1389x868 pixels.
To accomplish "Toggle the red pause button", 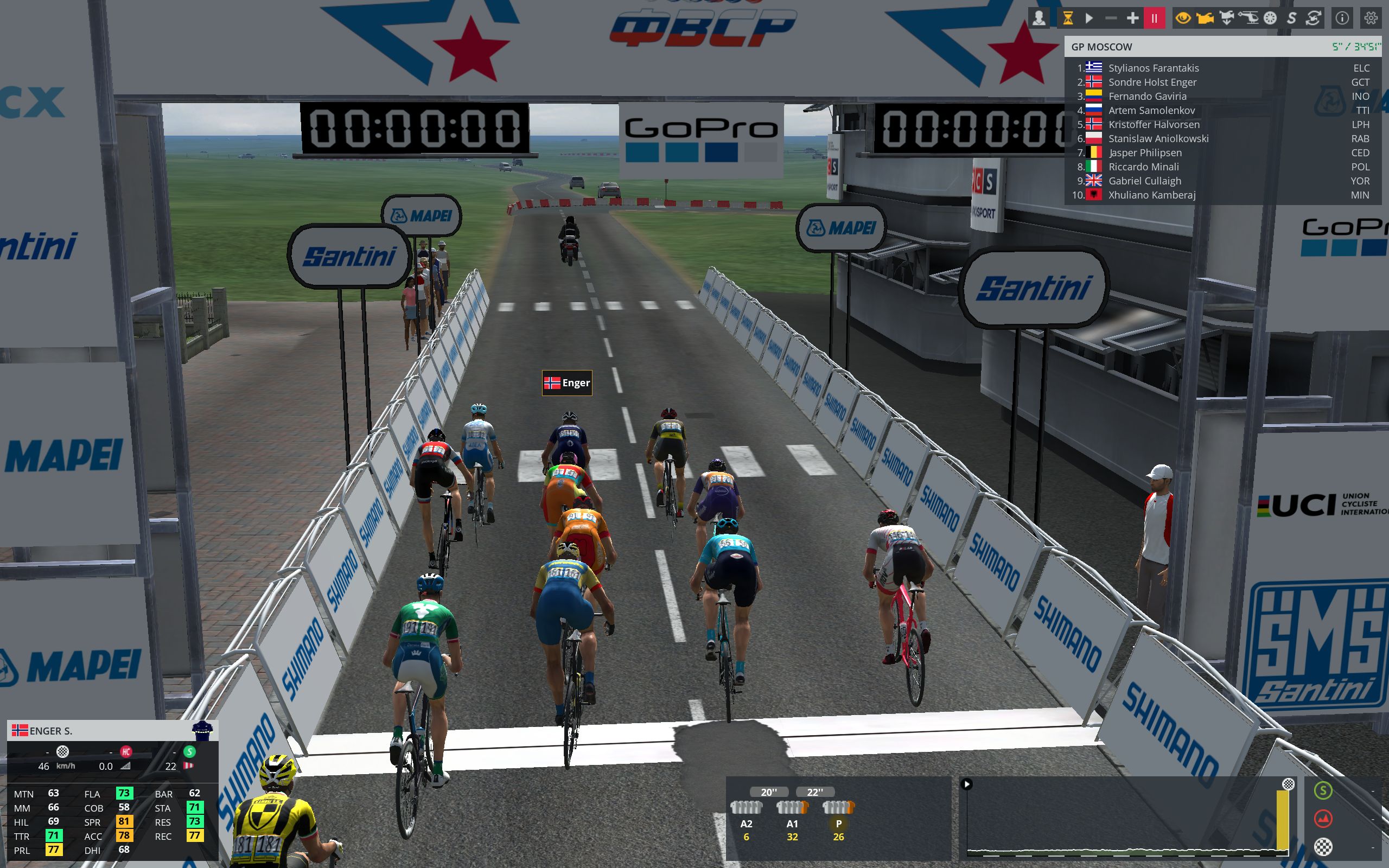I will (x=1154, y=18).
